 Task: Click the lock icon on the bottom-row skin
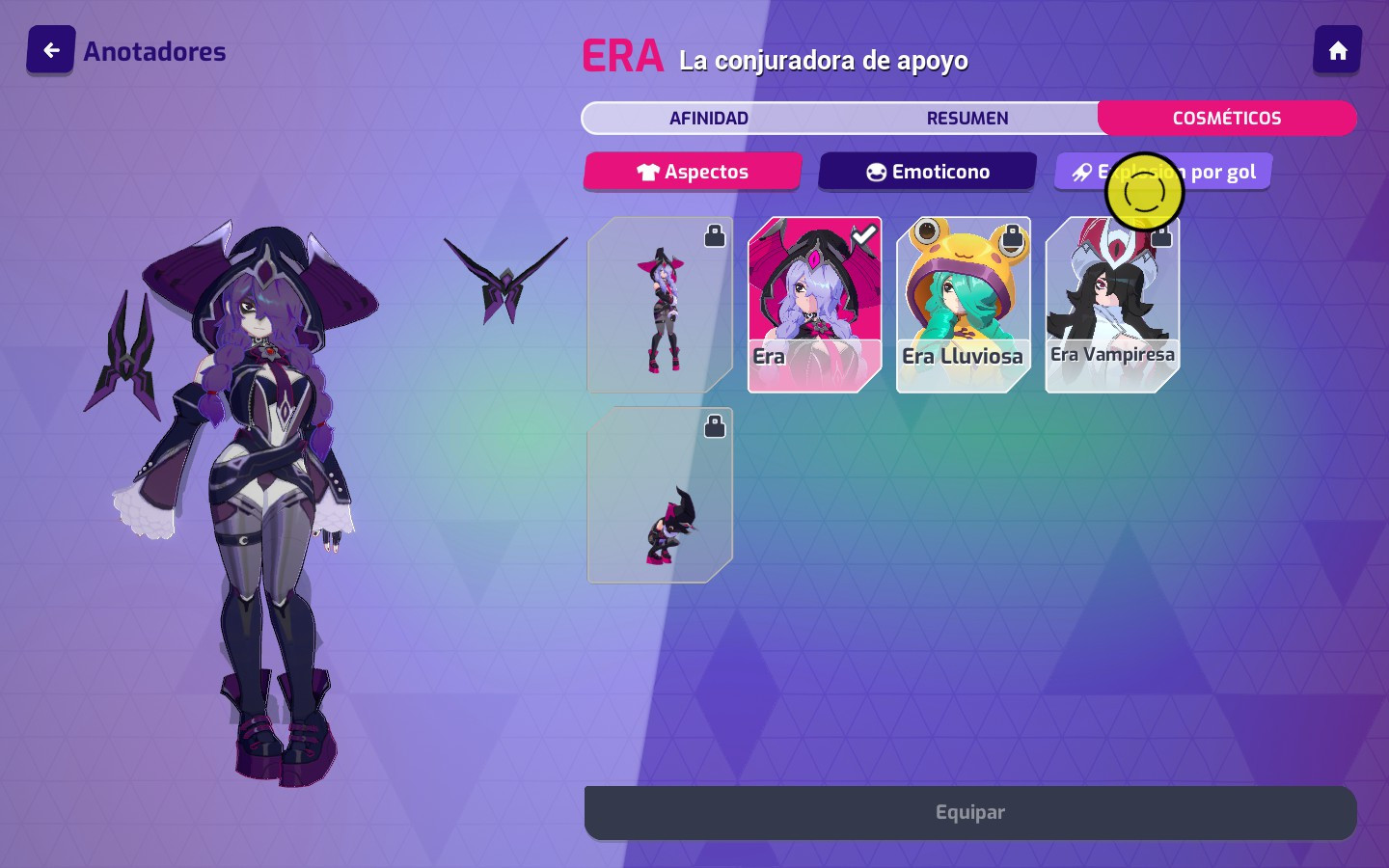click(x=715, y=425)
